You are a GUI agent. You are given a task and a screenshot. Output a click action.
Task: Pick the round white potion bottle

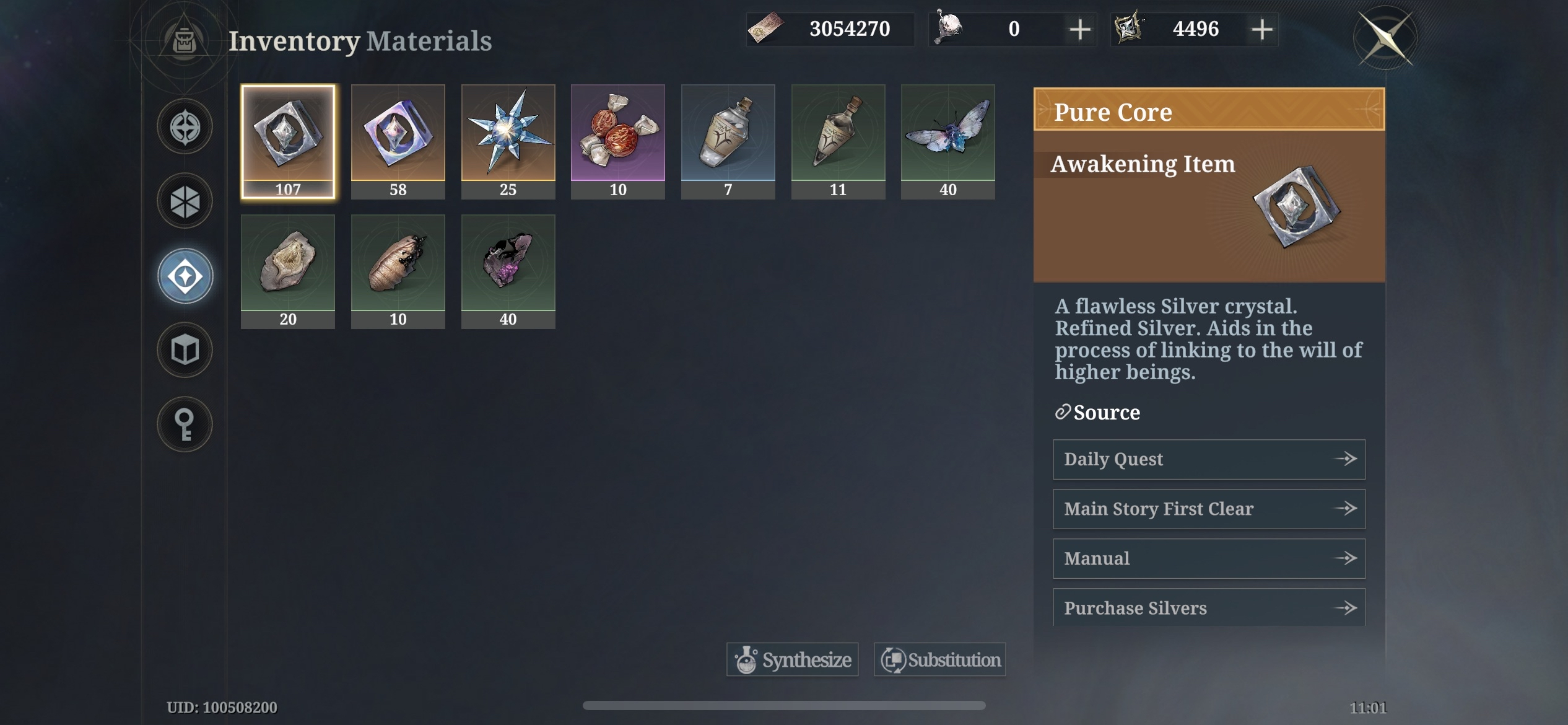pos(728,141)
